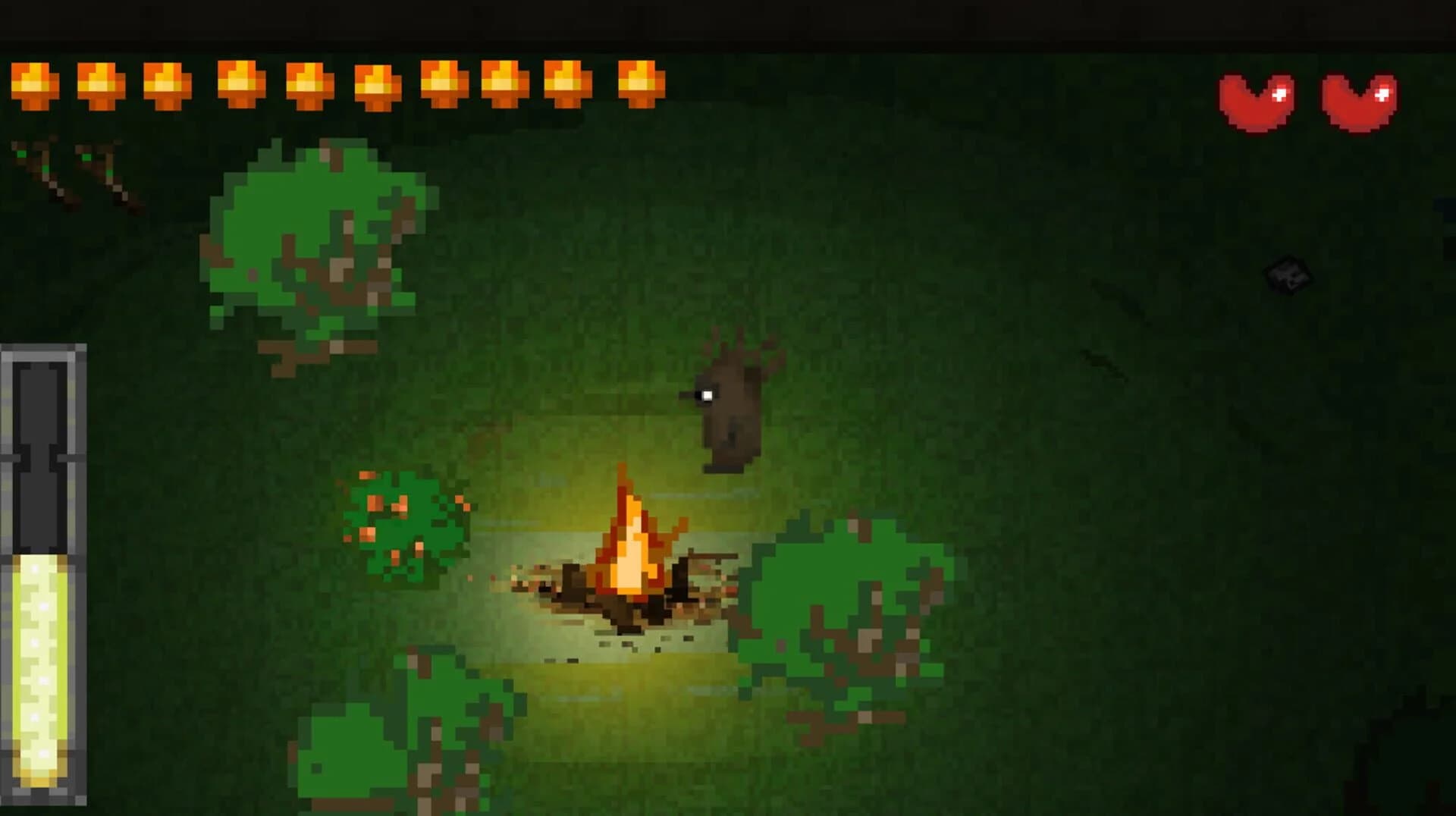Click the fourth flame icon in the row
Image resolution: width=1456 pixels, height=816 pixels.
(x=237, y=85)
